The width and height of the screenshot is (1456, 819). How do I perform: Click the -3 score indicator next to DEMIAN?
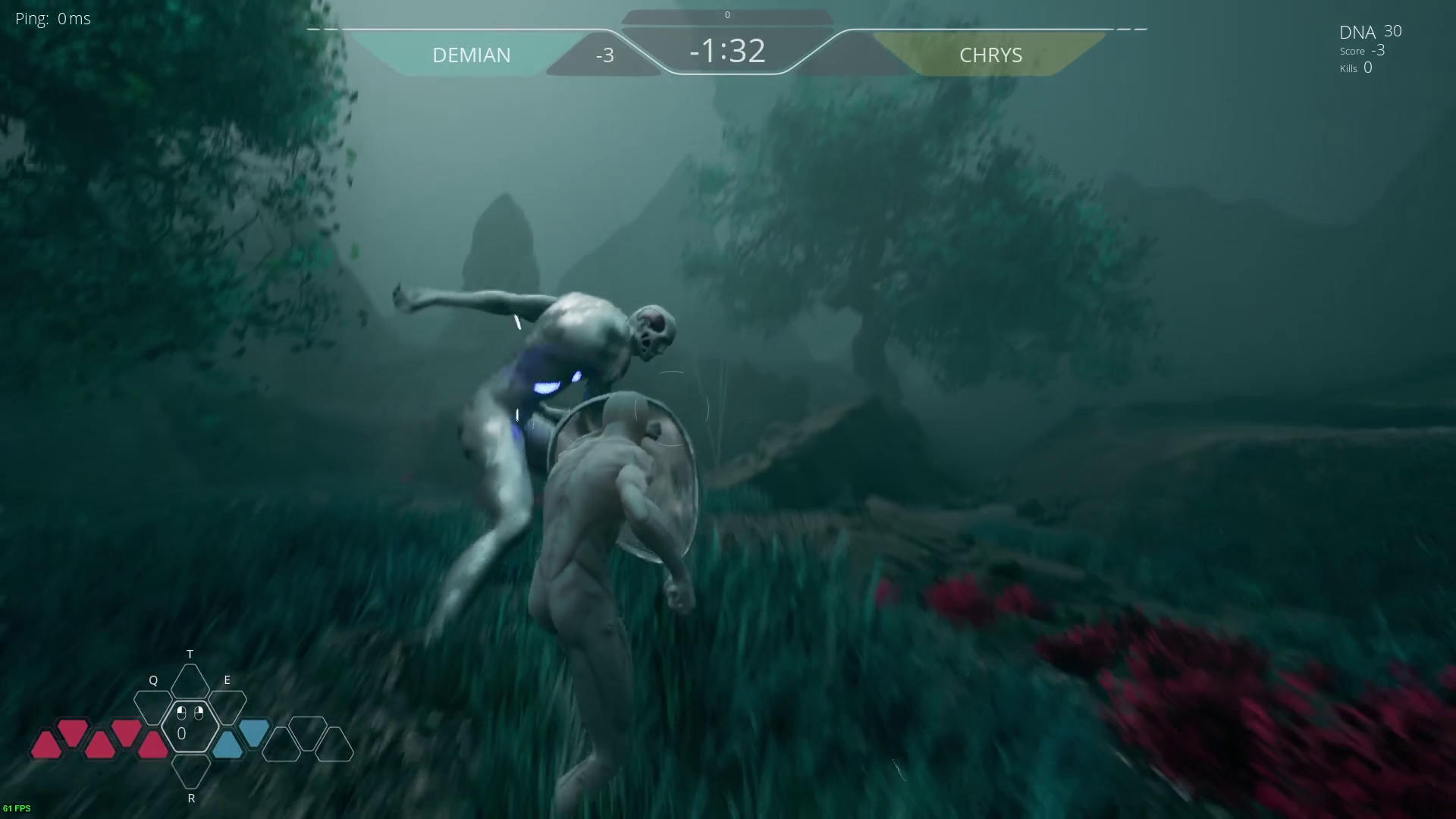604,54
